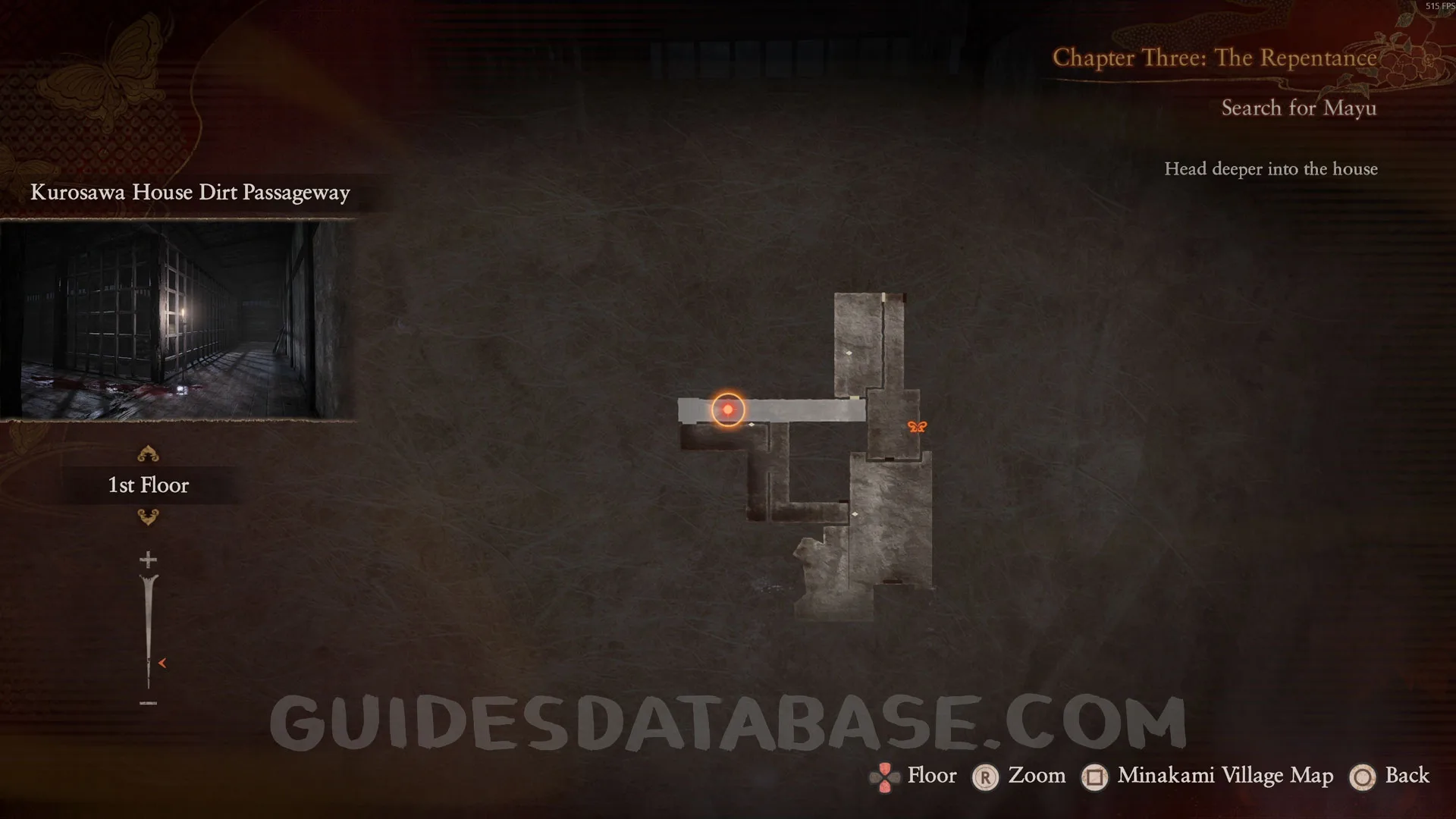Image resolution: width=1456 pixels, height=819 pixels.
Task: Click the Zoom label in the footer
Action: point(1037,776)
